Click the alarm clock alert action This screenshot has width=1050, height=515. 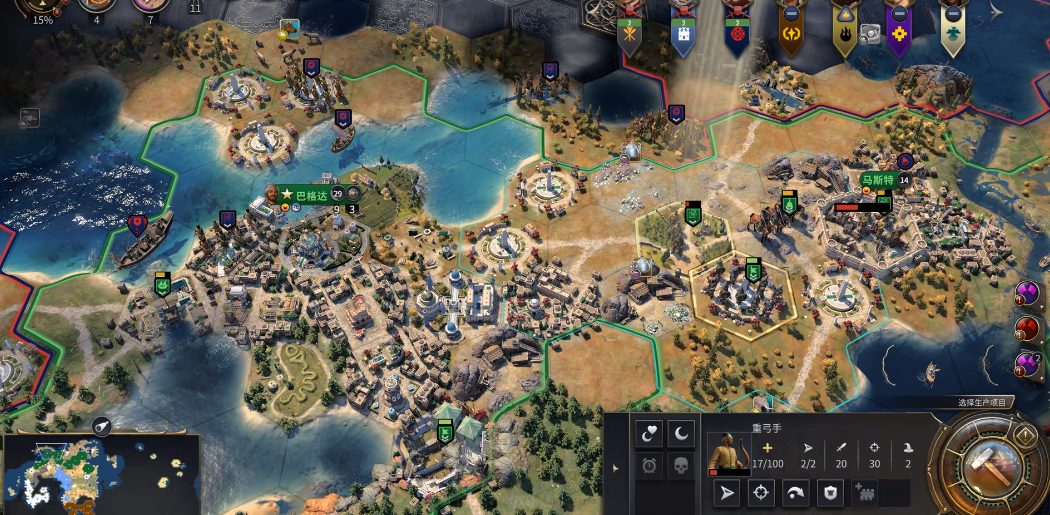click(650, 465)
